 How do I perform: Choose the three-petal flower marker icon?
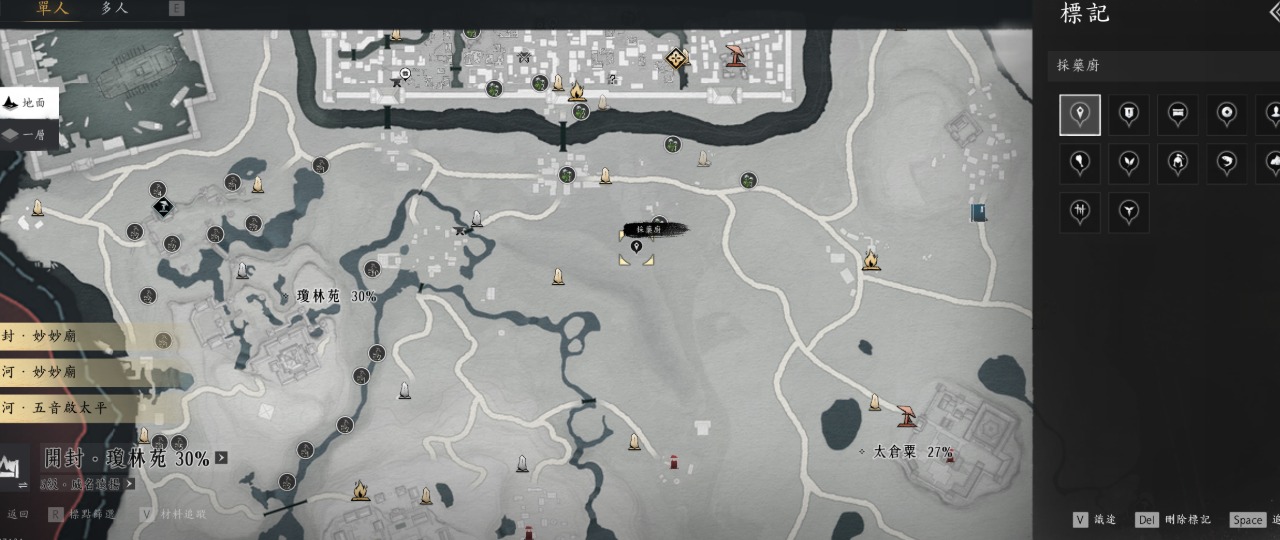(x=1129, y=212)
